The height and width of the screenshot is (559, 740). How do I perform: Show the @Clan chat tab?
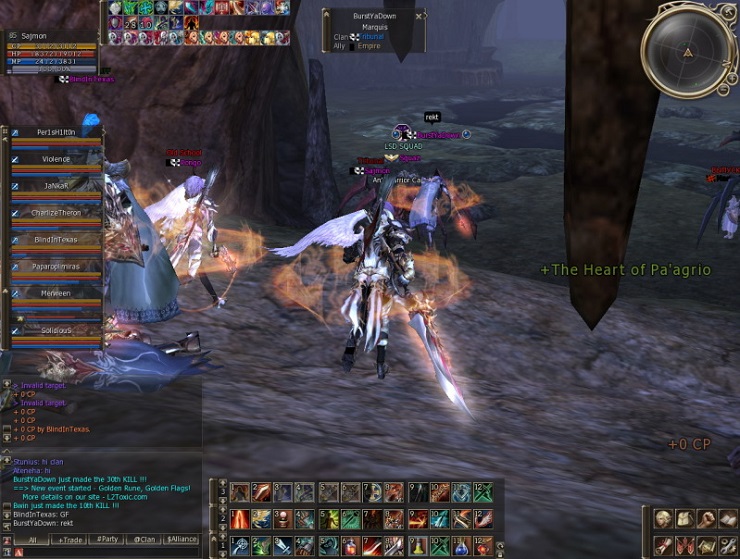(x=144, y=540)
